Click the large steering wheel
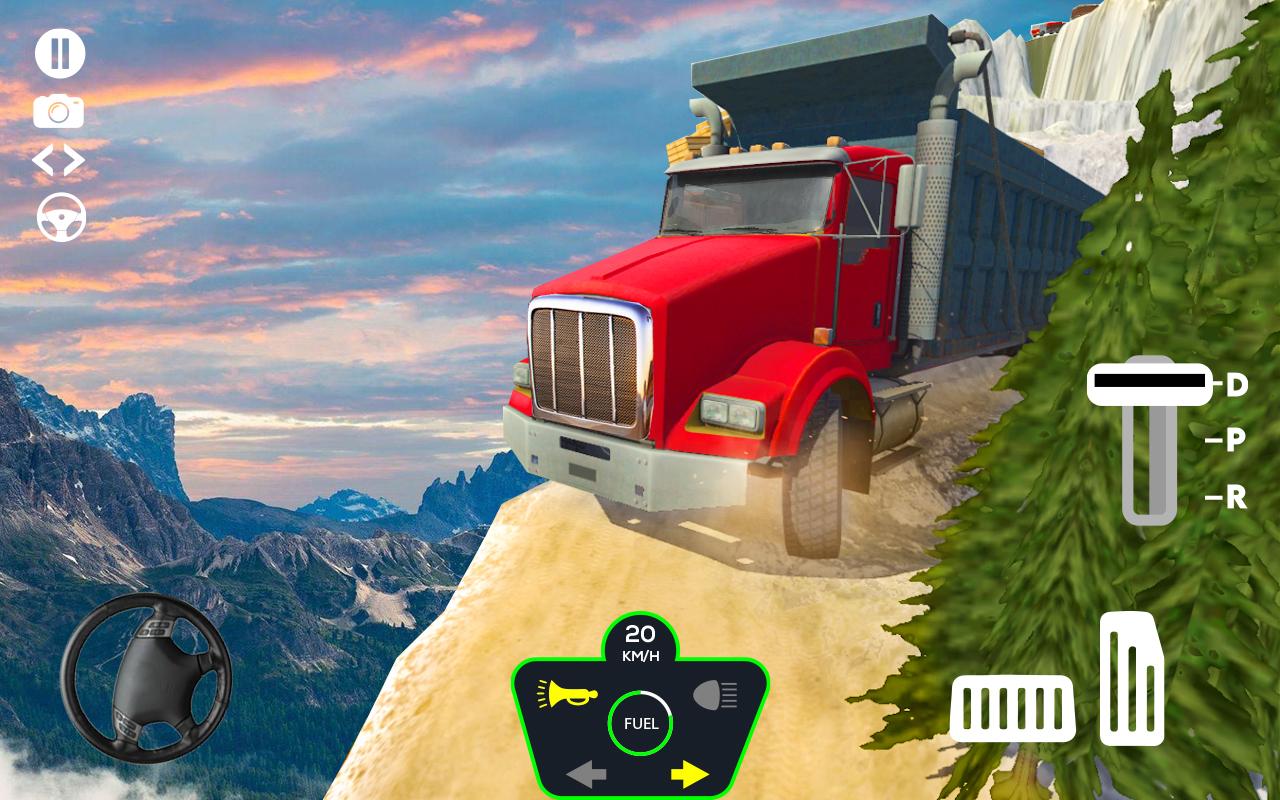Screen dimensions: 1280x800 tap(146, 679)
